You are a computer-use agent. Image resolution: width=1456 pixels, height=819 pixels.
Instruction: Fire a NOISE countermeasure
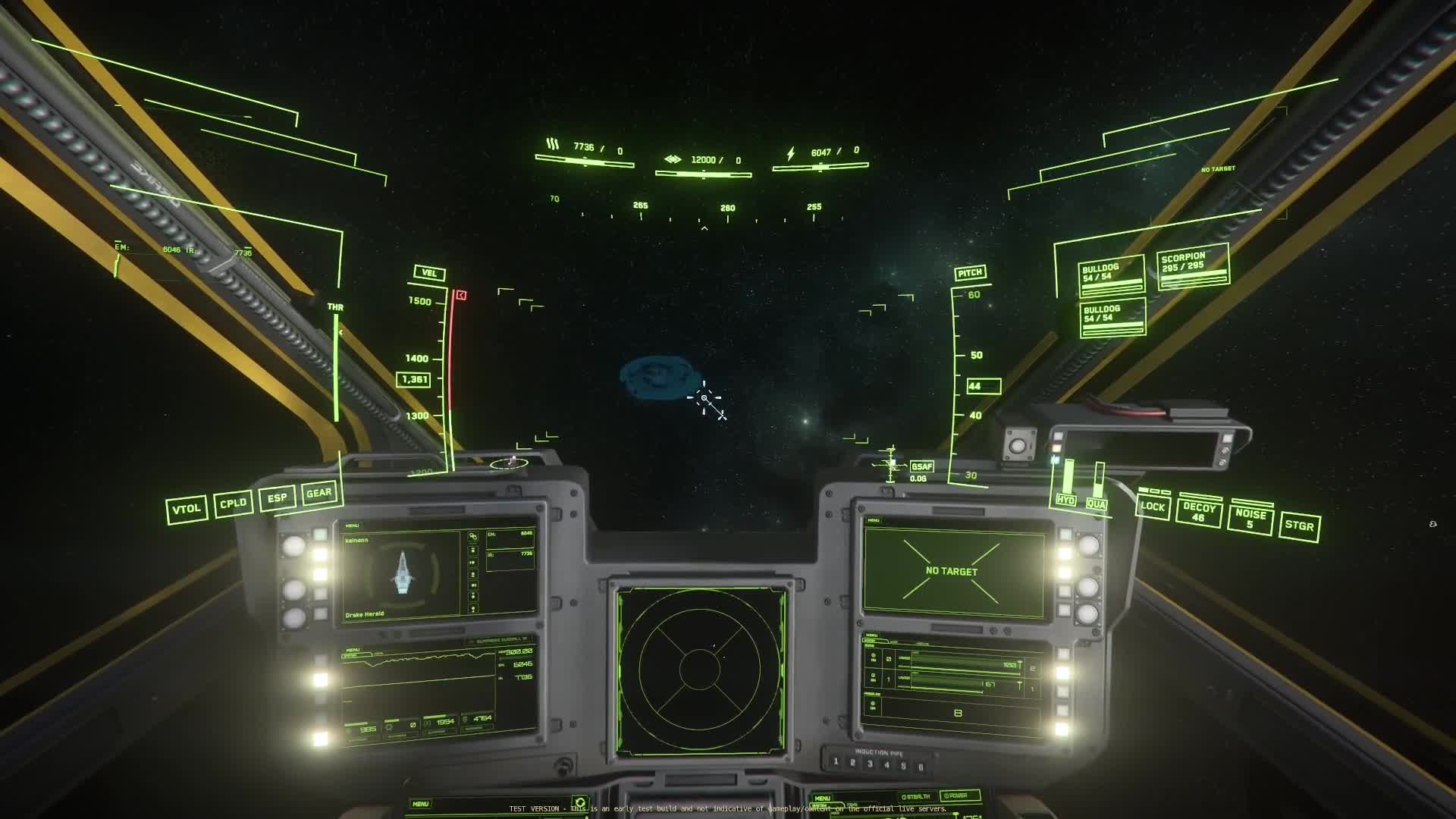click(x=1250, y=519)
